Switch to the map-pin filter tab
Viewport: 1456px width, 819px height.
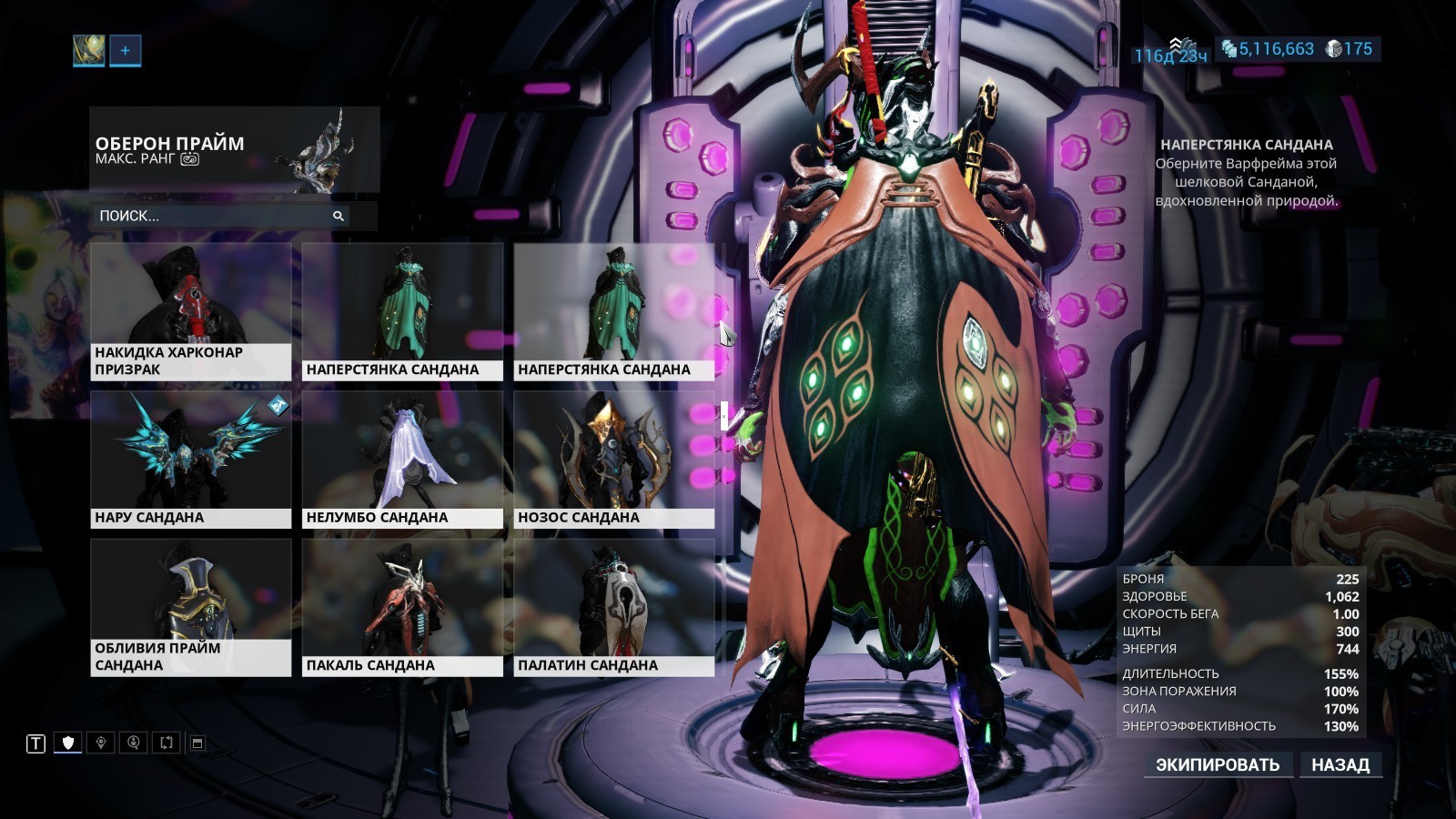pos(101,743)
